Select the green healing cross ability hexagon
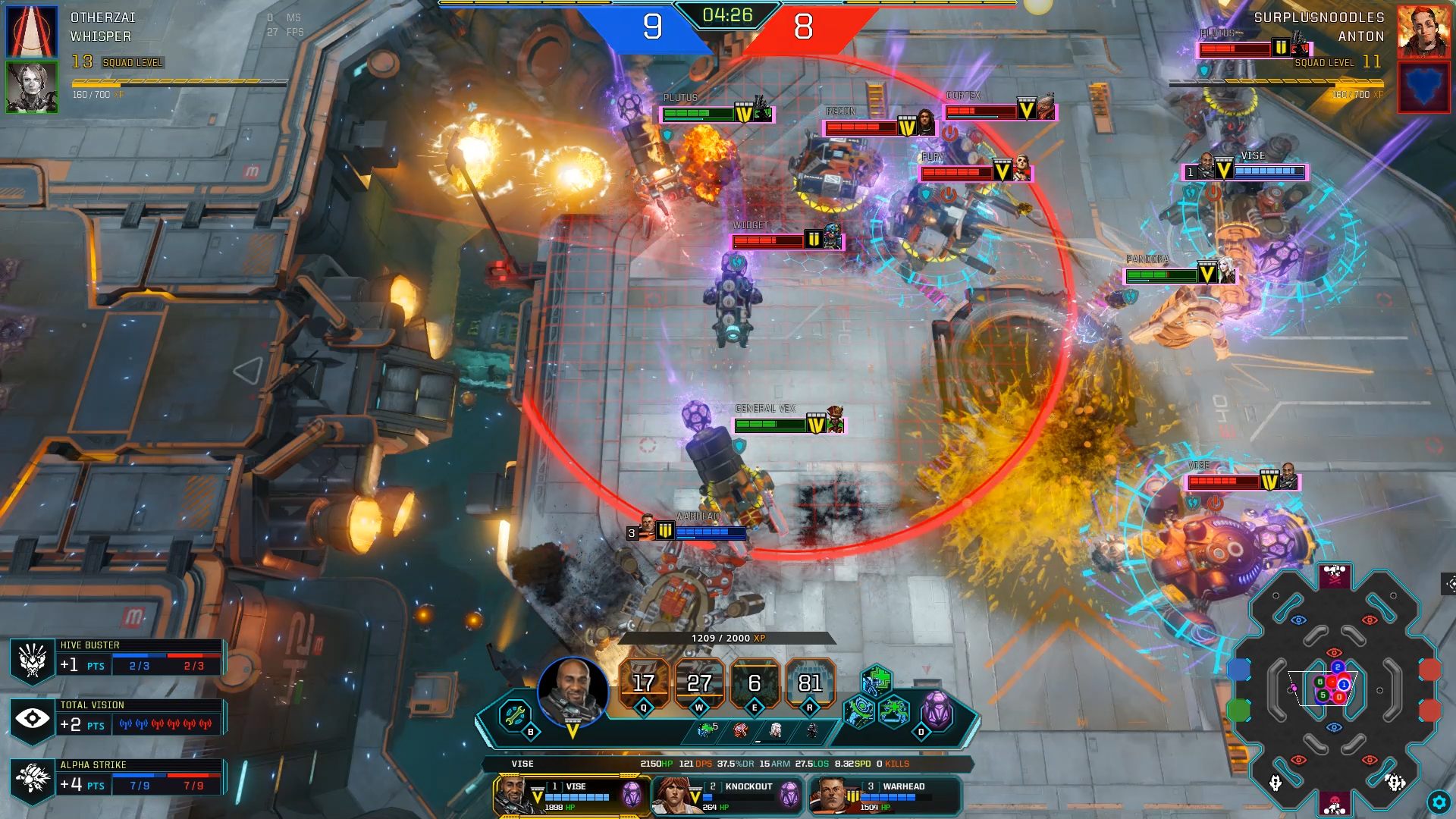The image size is (1456, 819). coord(877,681)
